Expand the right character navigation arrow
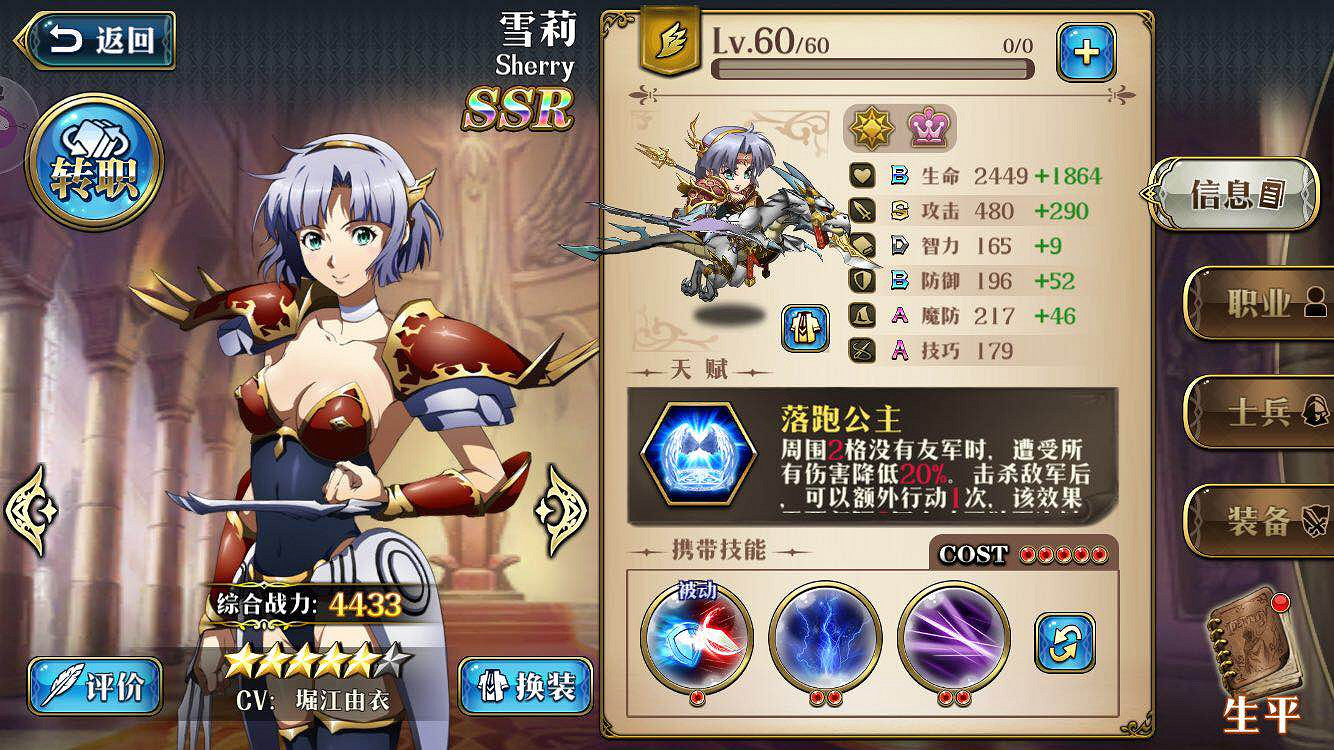Viewport: 1334px width, 750px height. 556,512
